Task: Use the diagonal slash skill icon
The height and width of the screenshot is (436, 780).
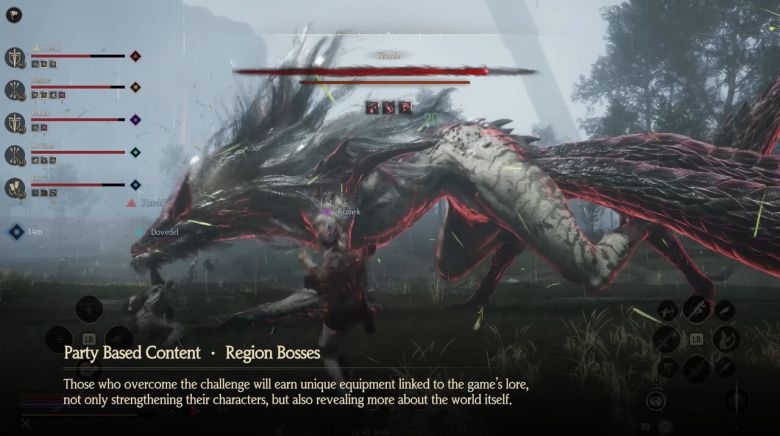Action: point(664,340)
